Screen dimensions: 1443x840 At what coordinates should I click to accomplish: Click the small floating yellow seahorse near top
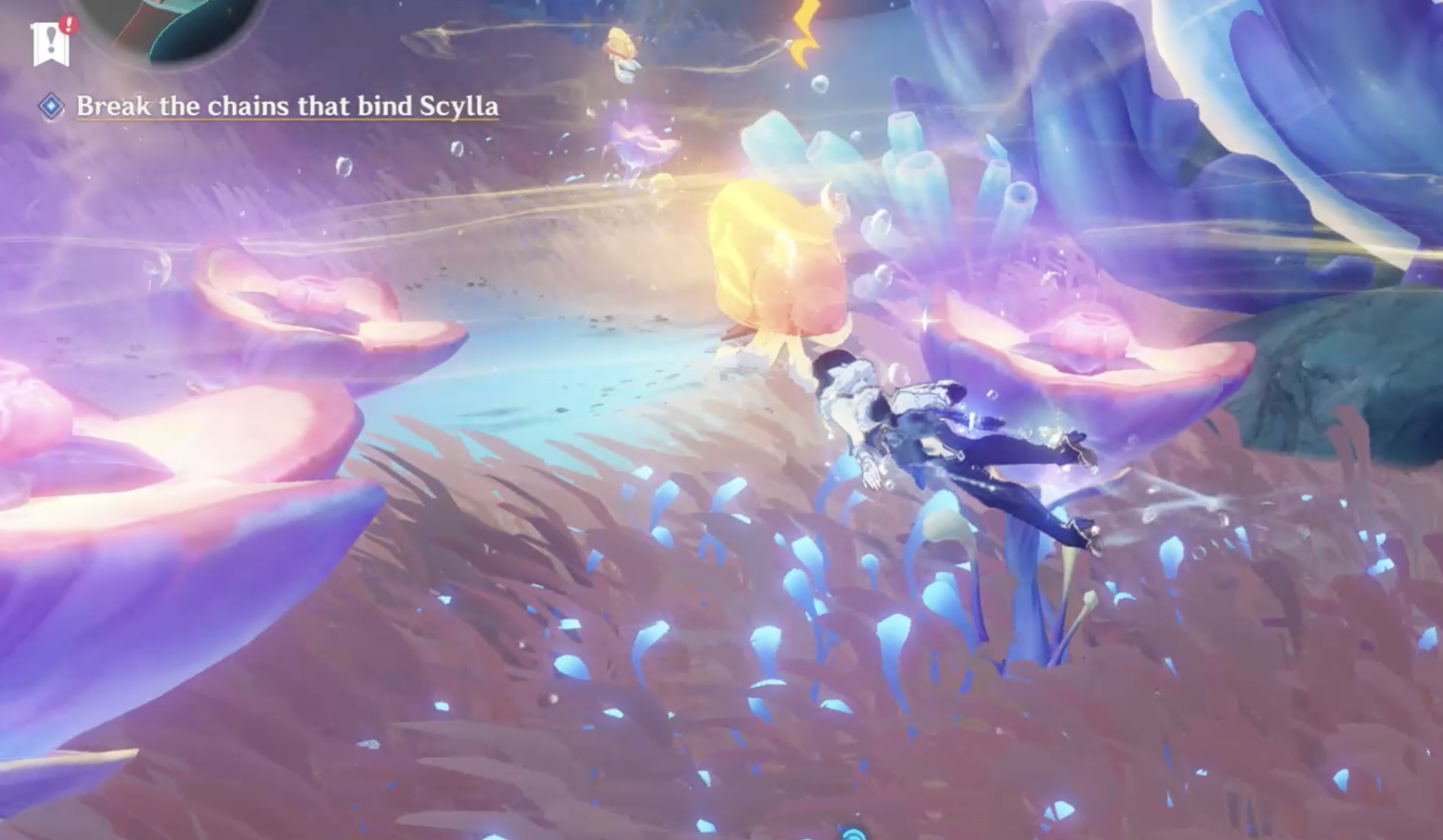(620, 45)
